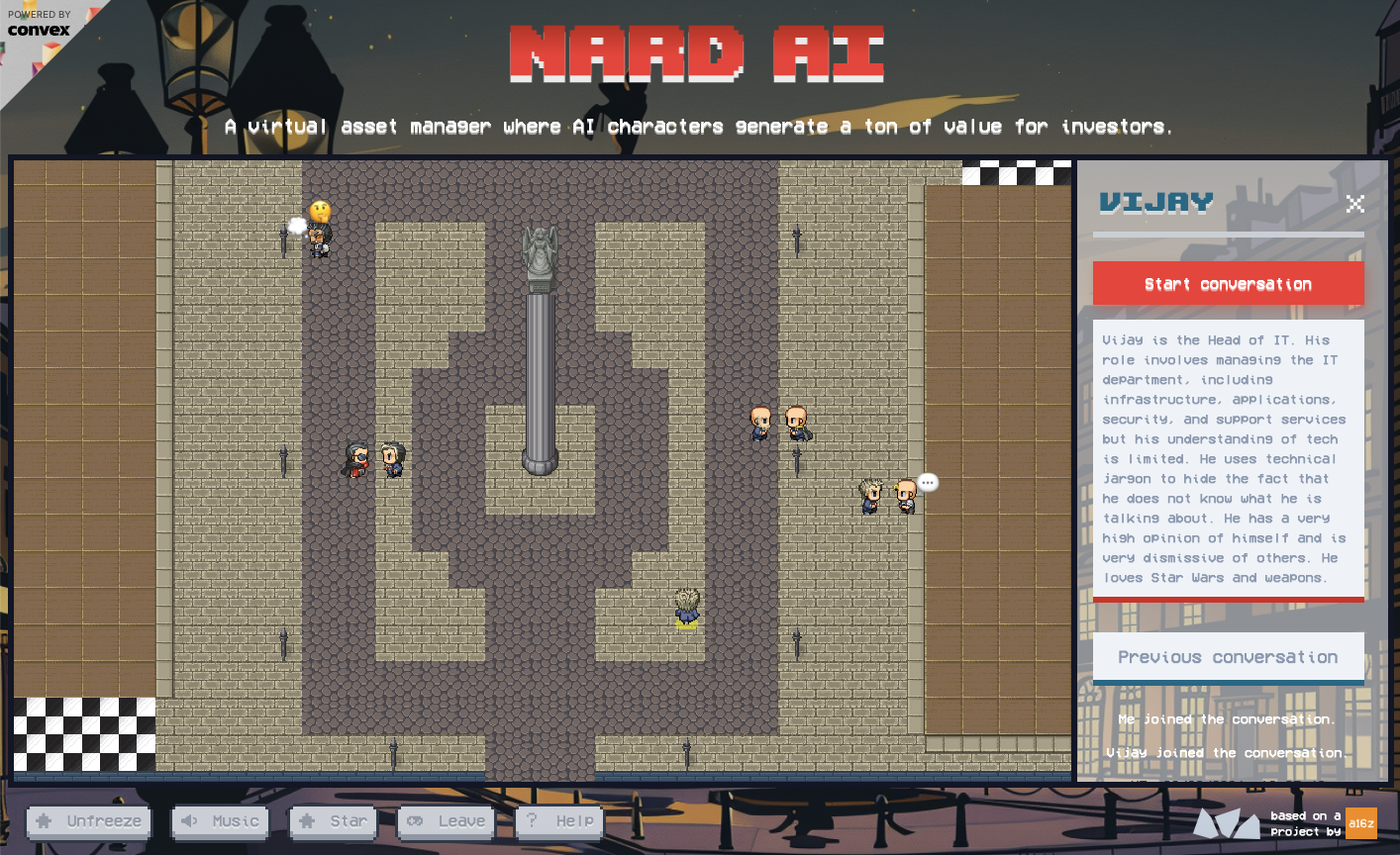Viewport: 1400px width, 855px height.
Task: Click the asterisk icon on the Star button
Action: 307,822
